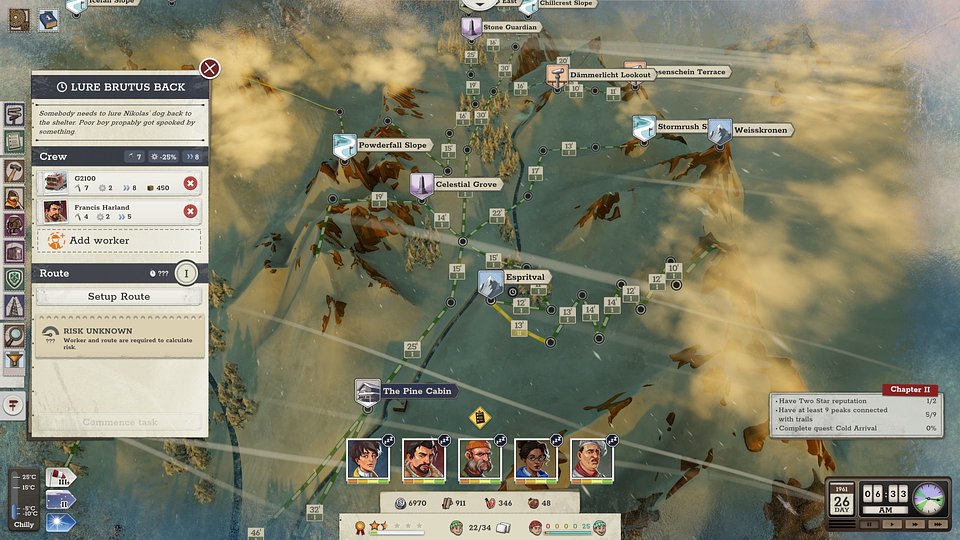960x540 pixels.
Task: Open the Chapter II objectives tracker
Action: tap(909, 390)
